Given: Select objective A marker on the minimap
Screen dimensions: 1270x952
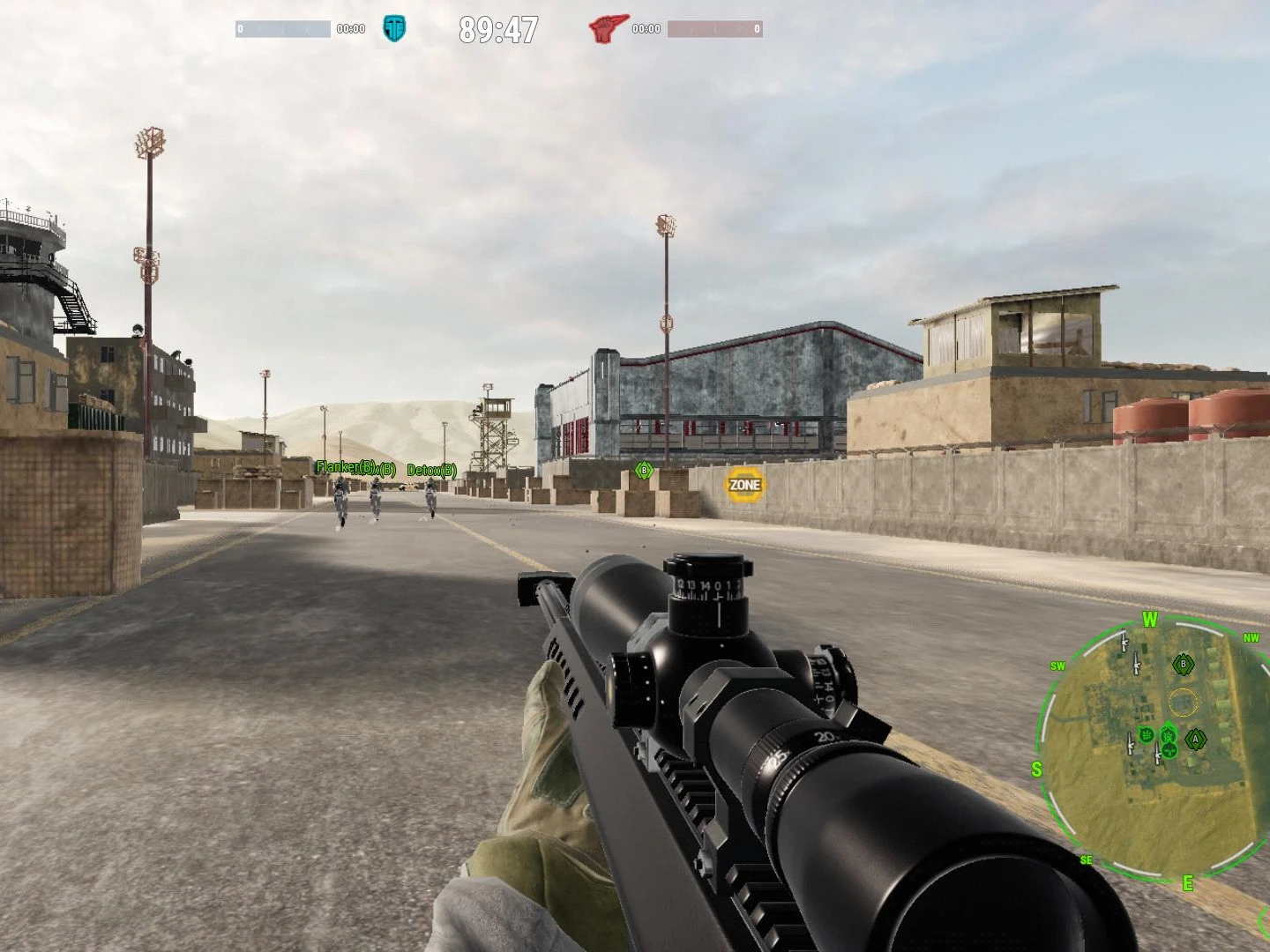Looking at the screenshot, I should (1196, 740).
